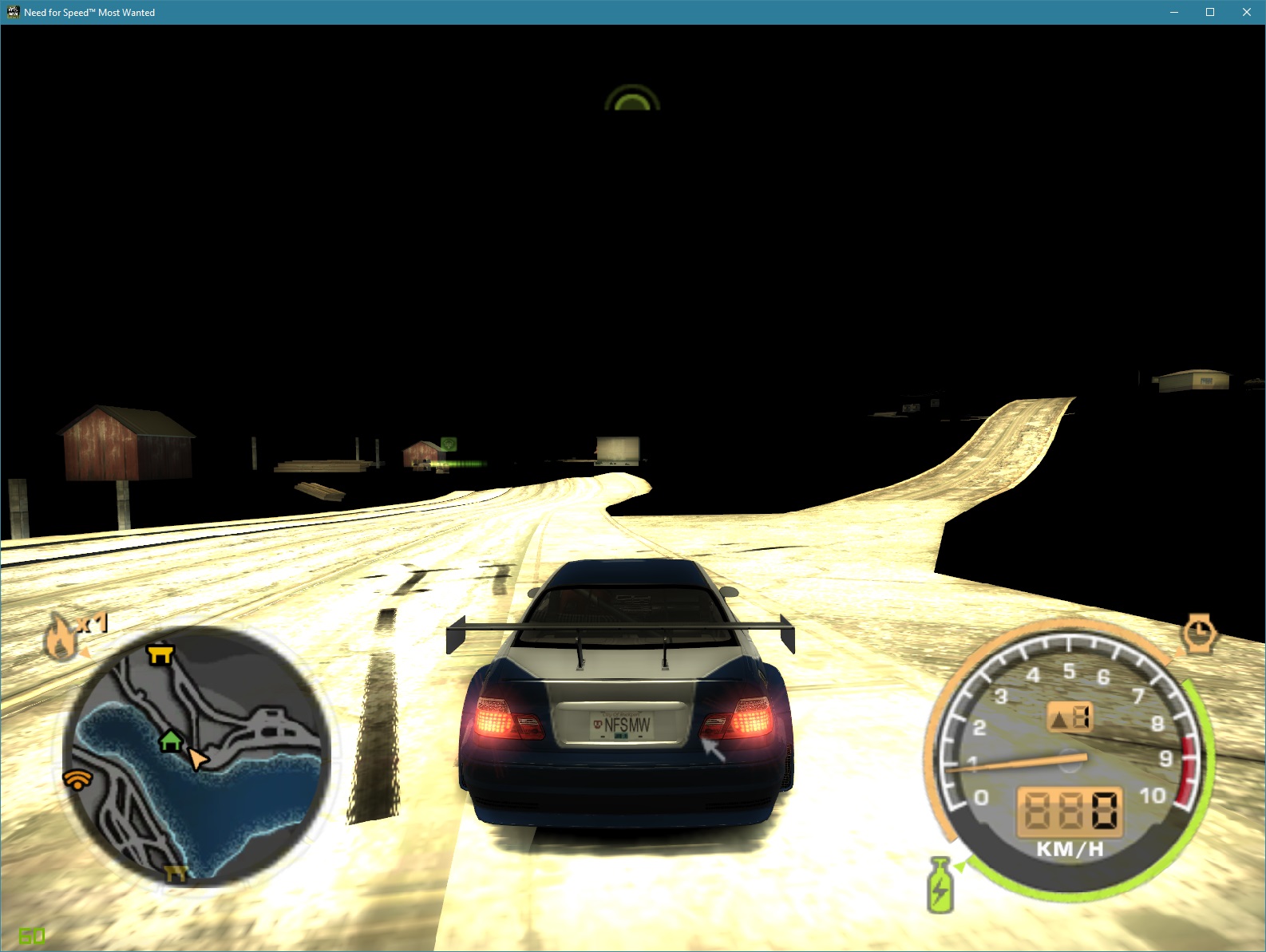The width and height of the screenshot is (1266, 952).
Task: Open the KM/H unit display
Action: point(1070,850)
